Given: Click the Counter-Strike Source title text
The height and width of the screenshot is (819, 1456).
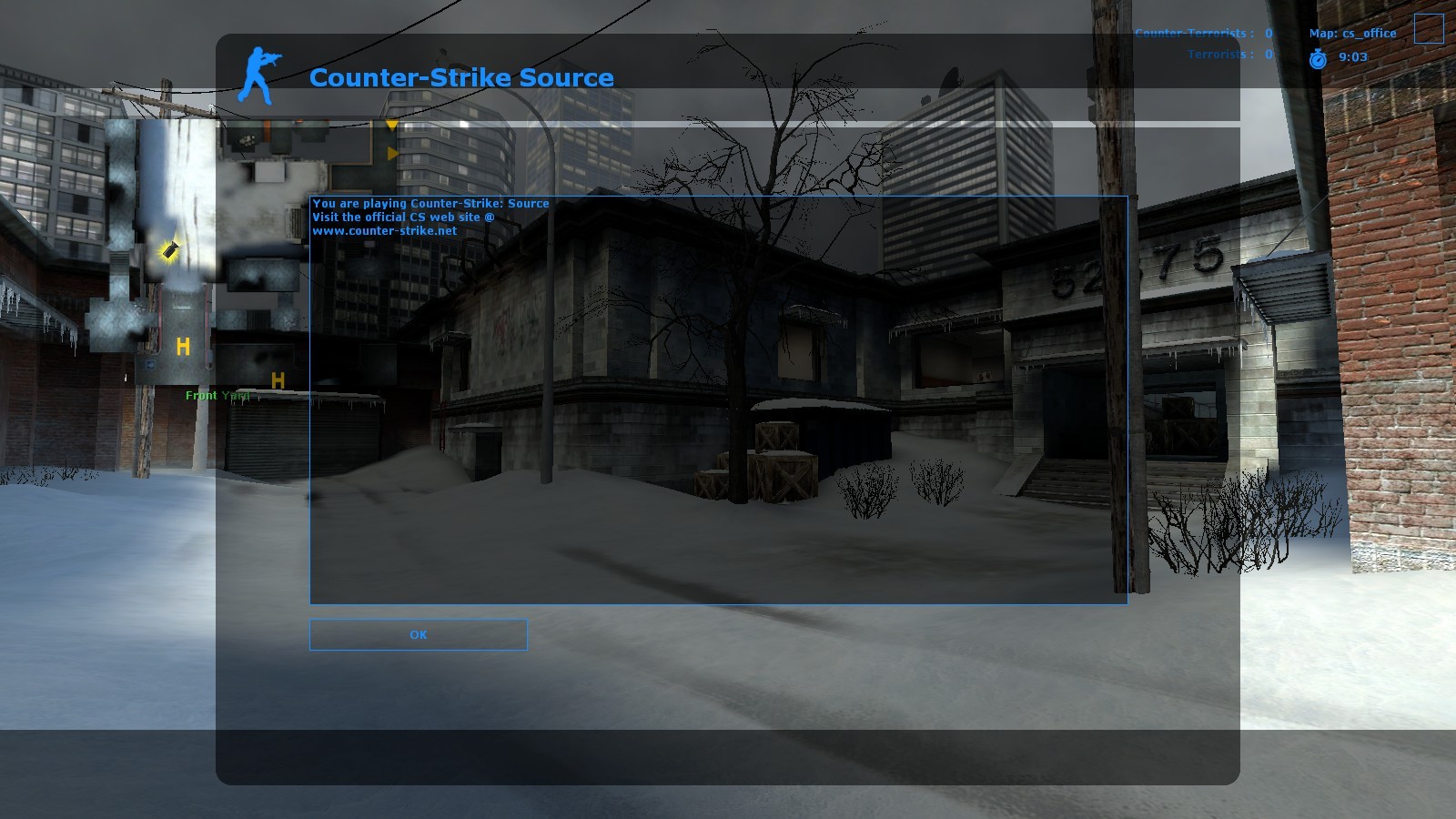Looking at the screenshot, I should (461, 78).
